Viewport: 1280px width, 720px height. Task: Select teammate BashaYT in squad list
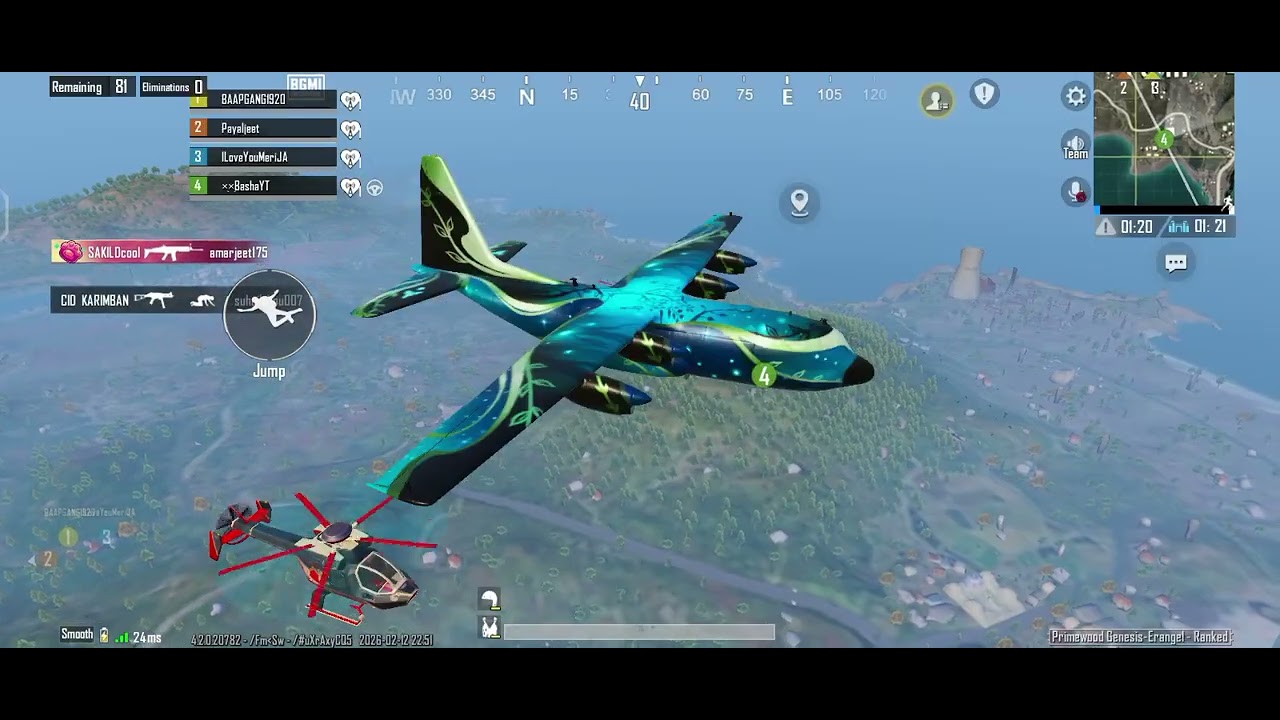point(262,186)
